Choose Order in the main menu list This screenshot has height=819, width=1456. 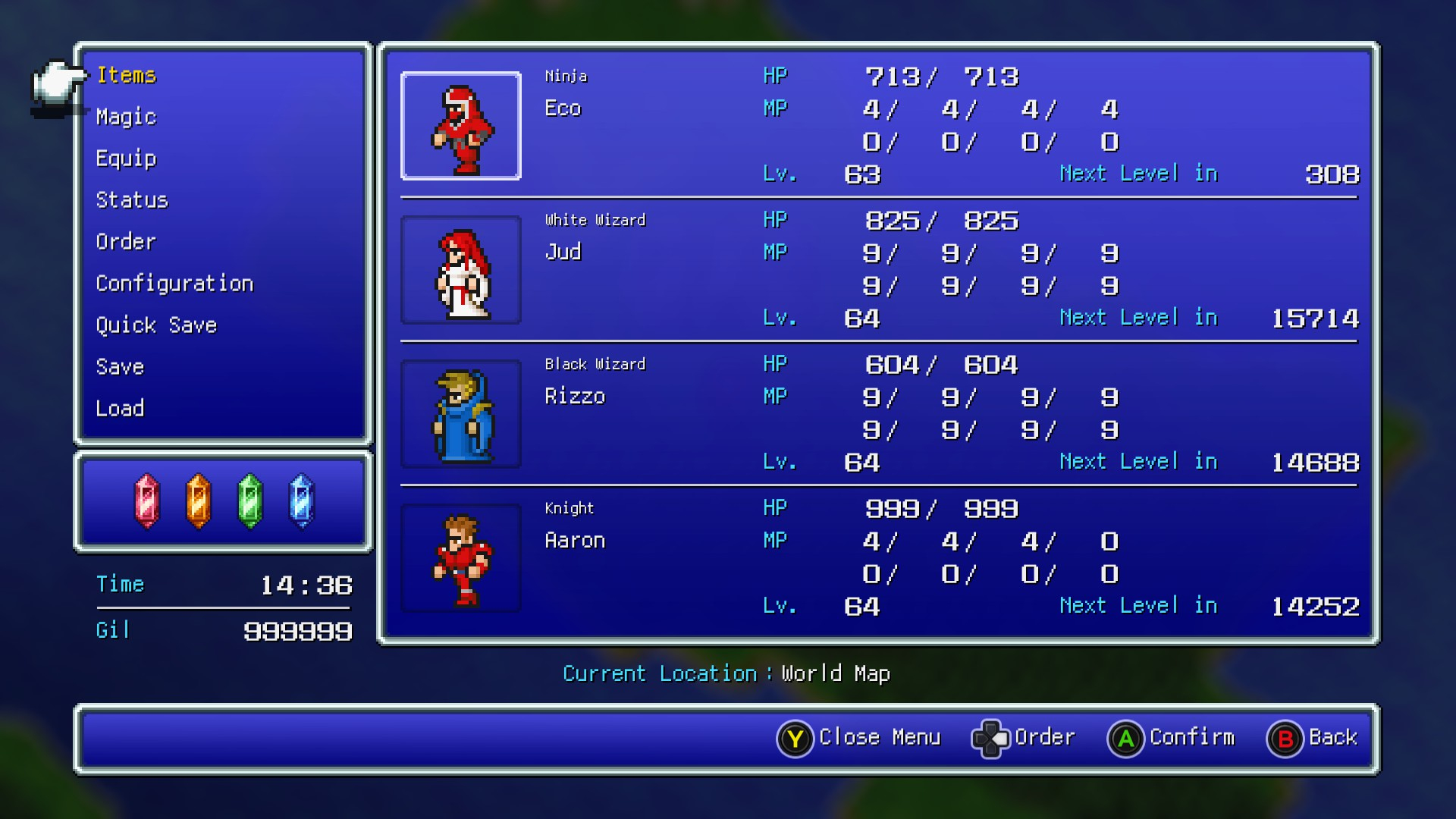point(126,242)
